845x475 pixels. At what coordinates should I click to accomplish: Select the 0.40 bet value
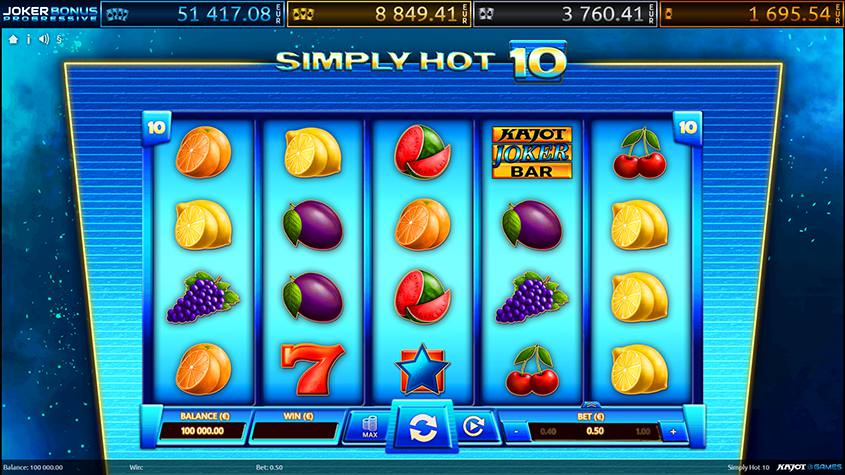pyautogui.click(x=548, y=432)
